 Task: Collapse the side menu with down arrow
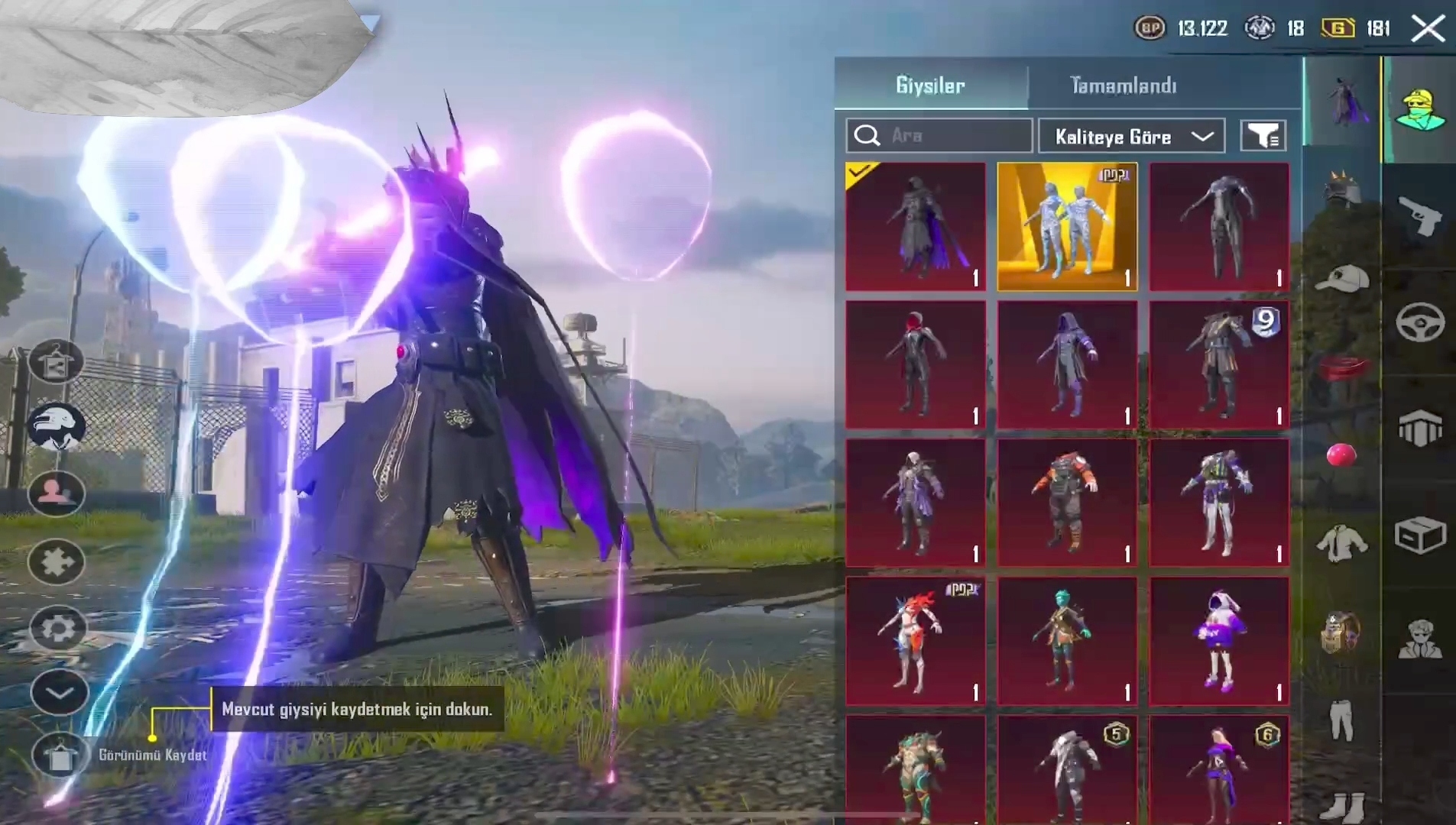[59, 693]
